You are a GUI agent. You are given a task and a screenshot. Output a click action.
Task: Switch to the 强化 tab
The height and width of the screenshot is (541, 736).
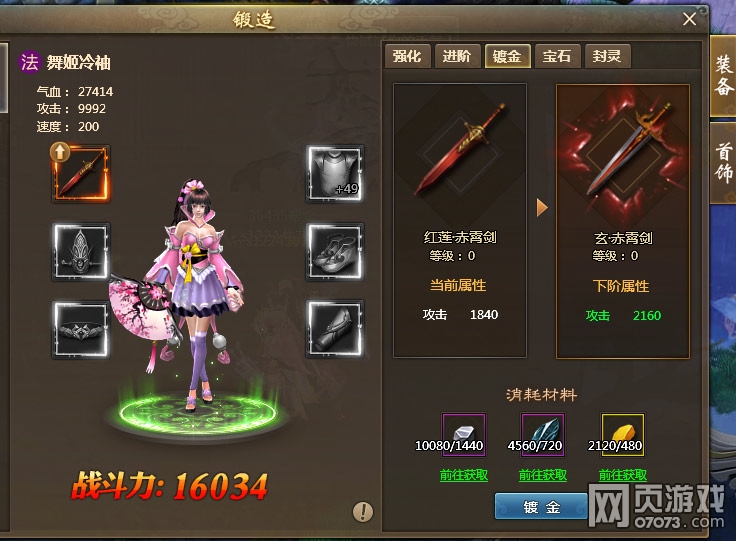[x=407, y=56]
